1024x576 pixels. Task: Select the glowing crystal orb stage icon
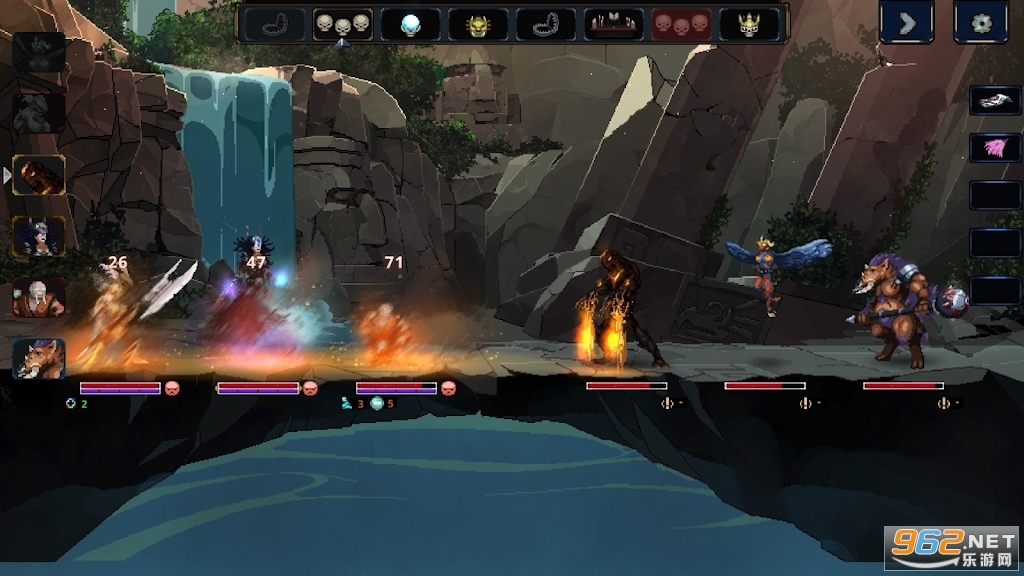(410, 24)
